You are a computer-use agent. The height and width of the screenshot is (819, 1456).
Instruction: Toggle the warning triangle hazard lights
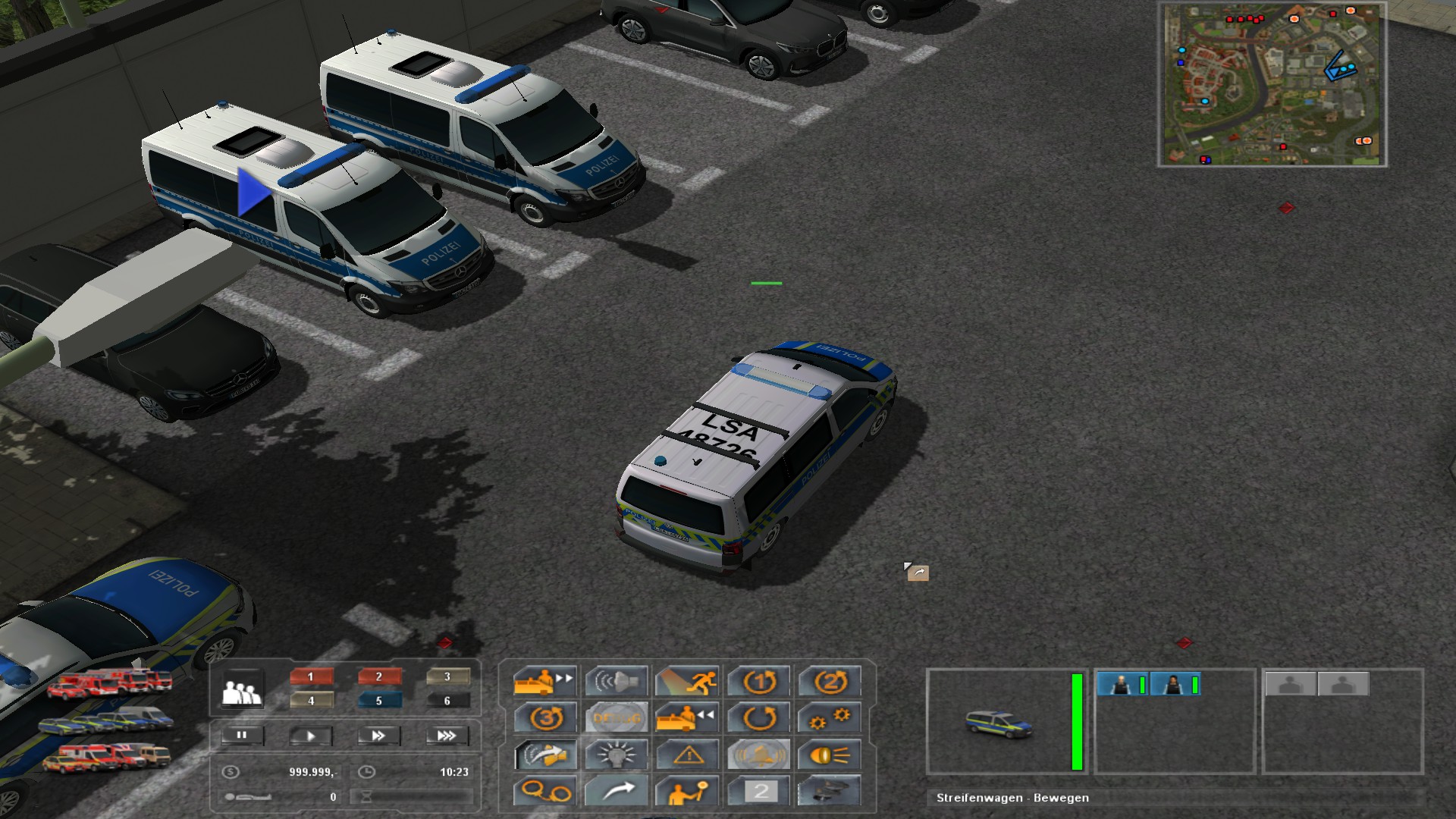point(688,755)
